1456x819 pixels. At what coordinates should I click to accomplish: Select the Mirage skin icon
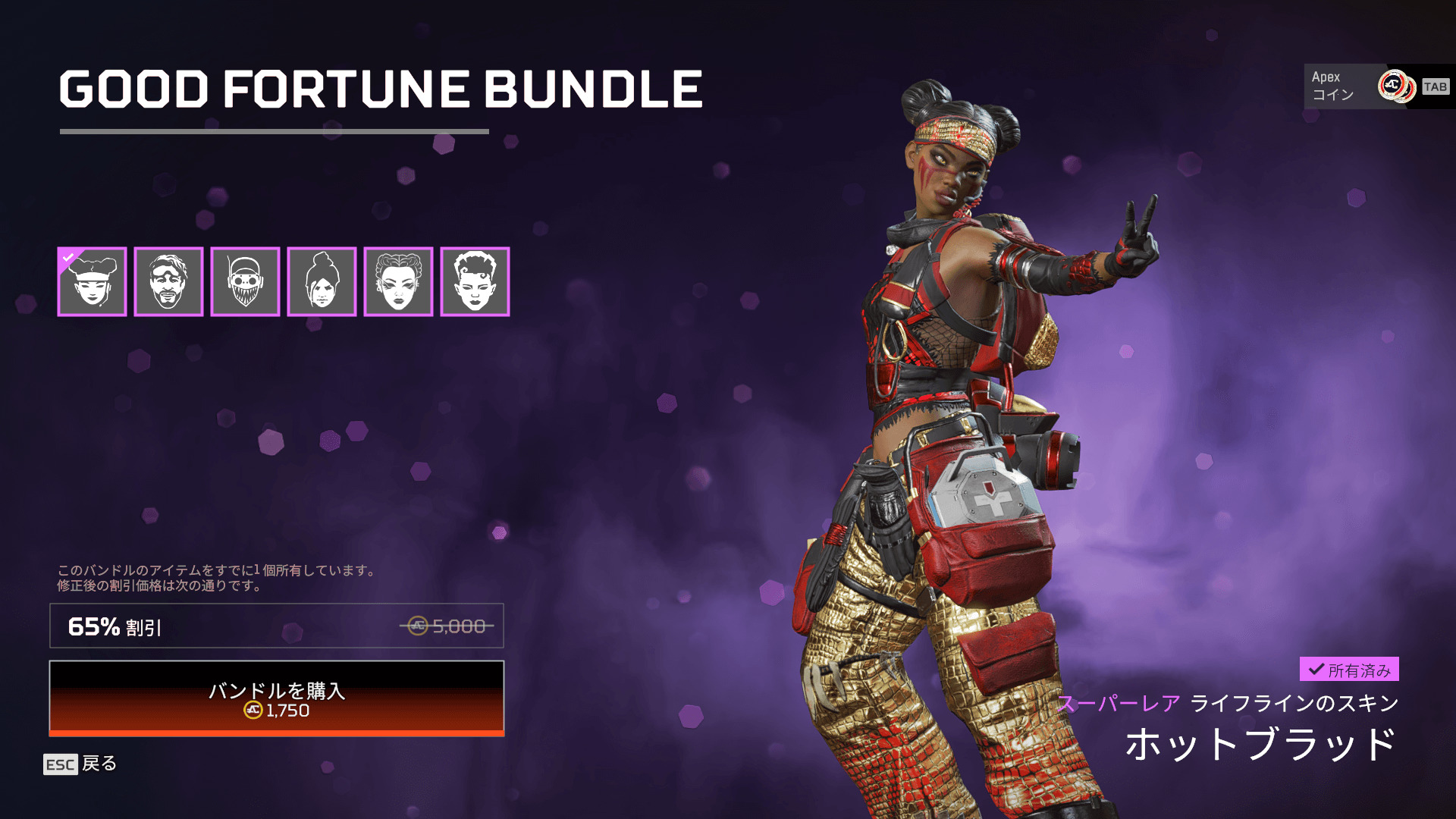coord(168,281)
